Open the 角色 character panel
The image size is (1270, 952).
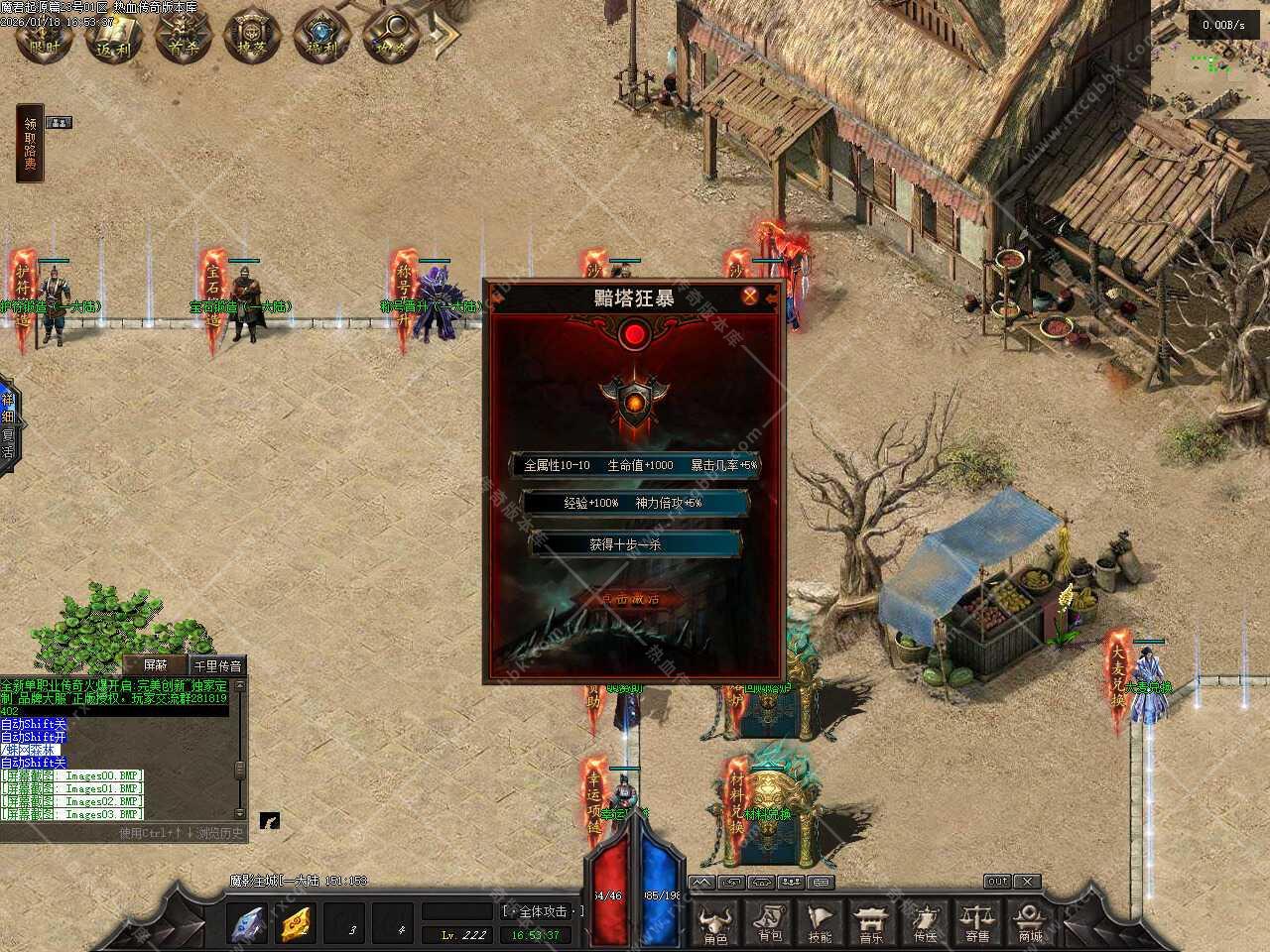point(715,922)
